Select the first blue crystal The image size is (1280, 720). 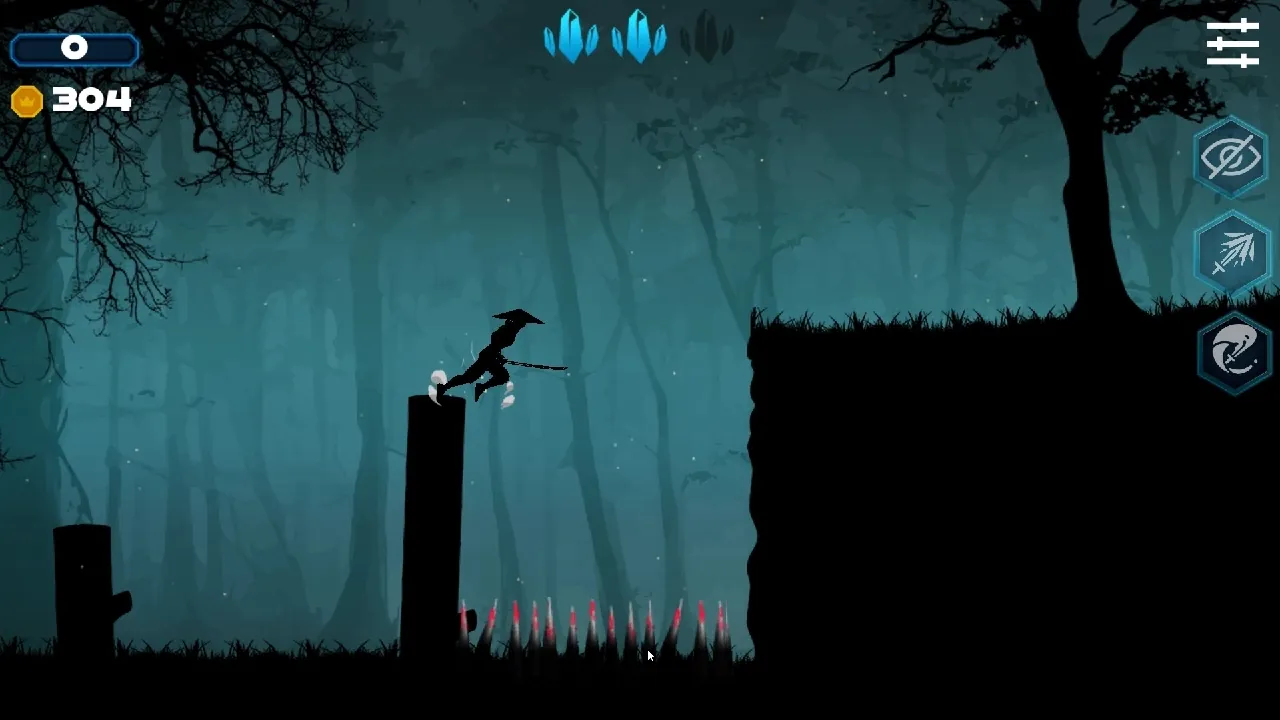[570, 37]
